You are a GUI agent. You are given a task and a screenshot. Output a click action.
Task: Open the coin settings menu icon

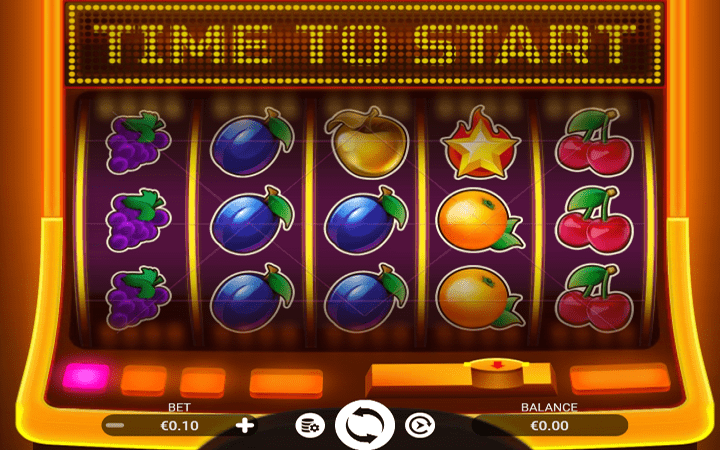coord(310,426)
